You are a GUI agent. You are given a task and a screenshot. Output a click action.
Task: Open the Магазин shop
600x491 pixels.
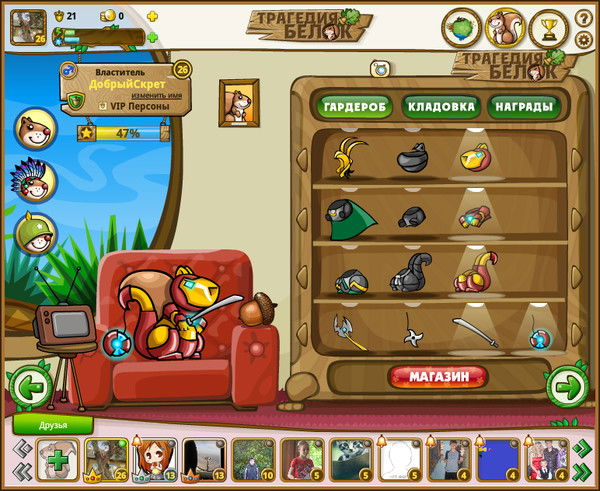point(438,377)
